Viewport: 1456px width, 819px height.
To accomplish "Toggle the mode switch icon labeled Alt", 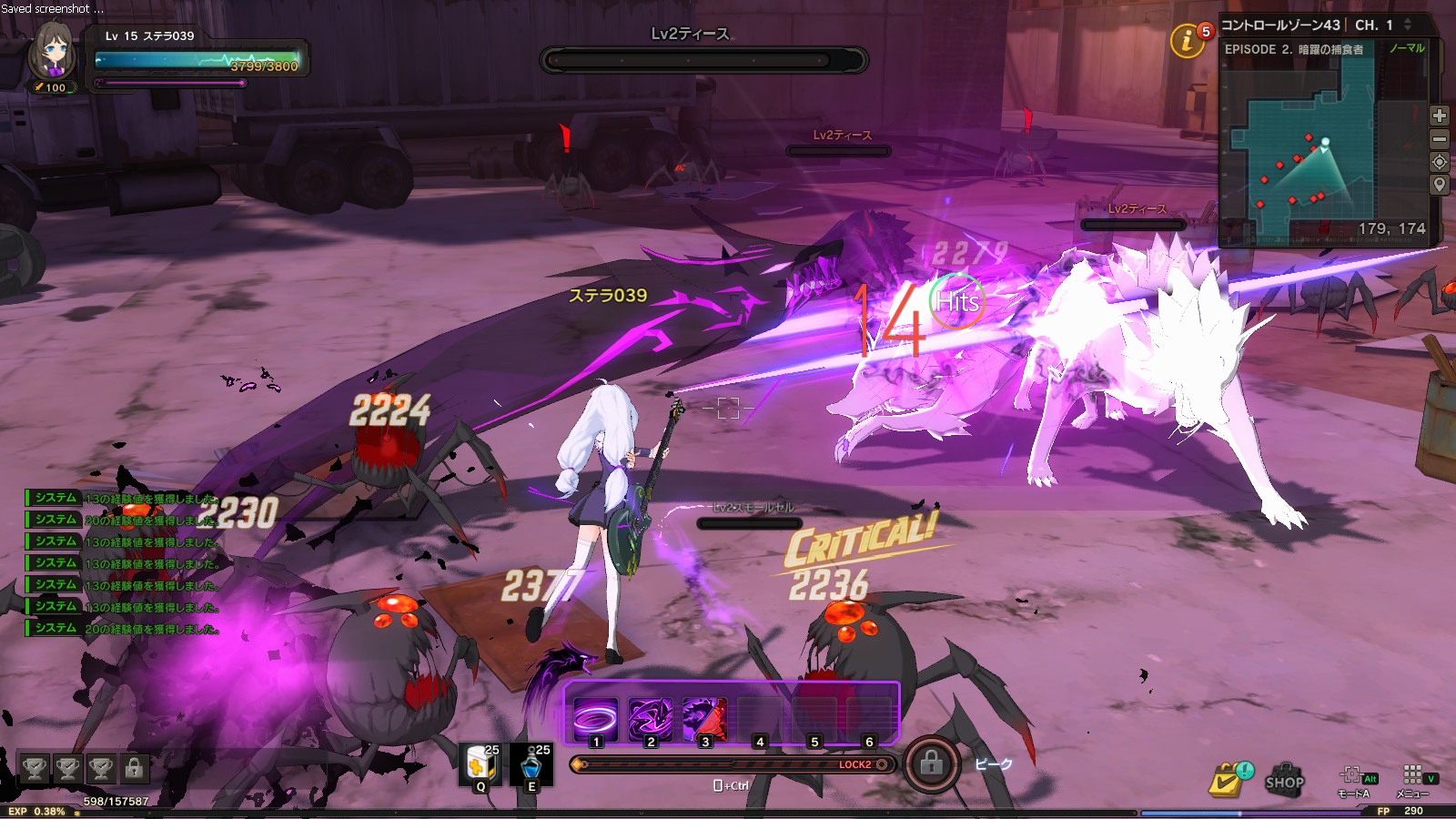I will click(1354, 776).
